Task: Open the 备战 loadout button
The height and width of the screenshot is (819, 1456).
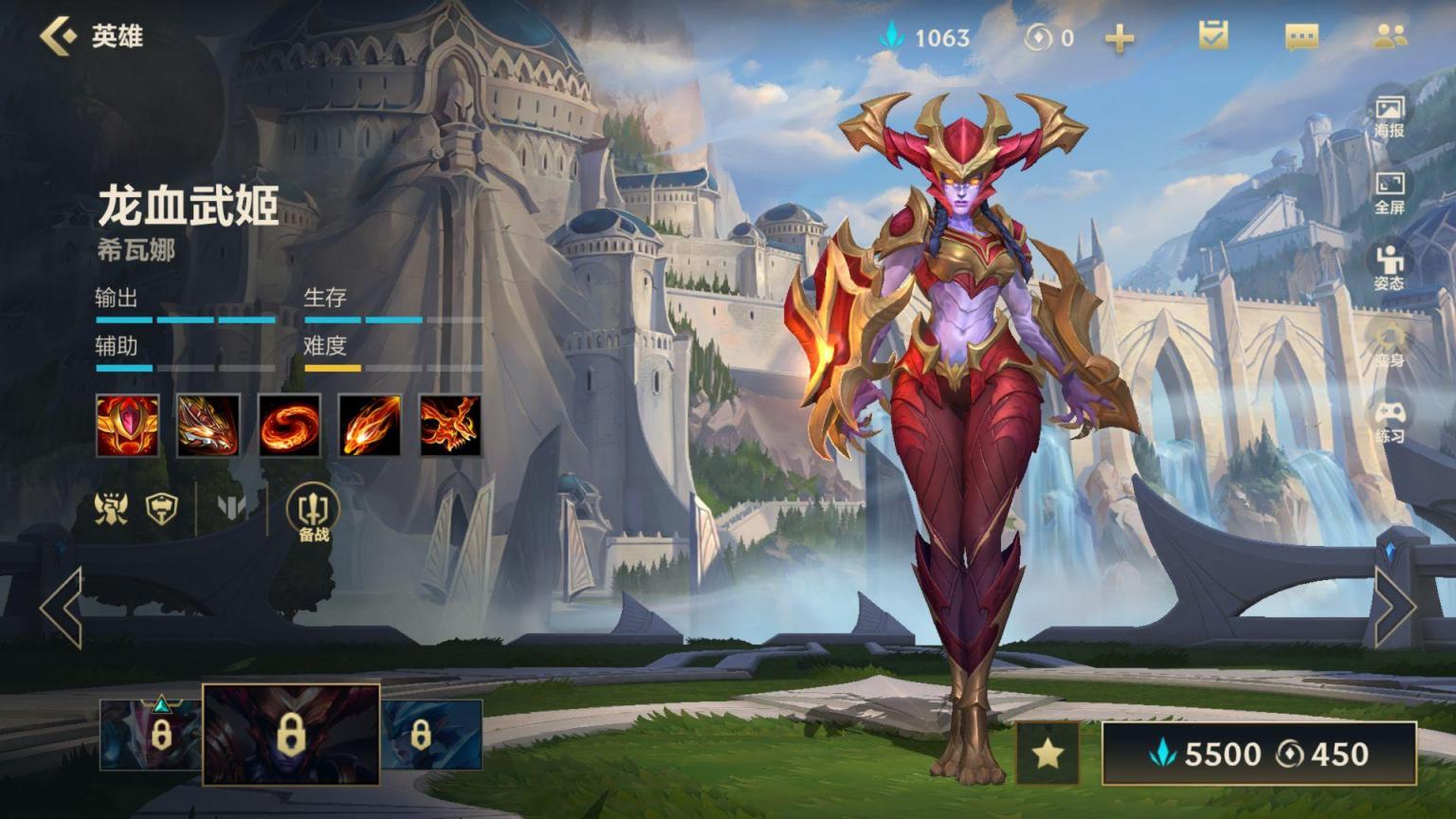Action: click(313, 512)
